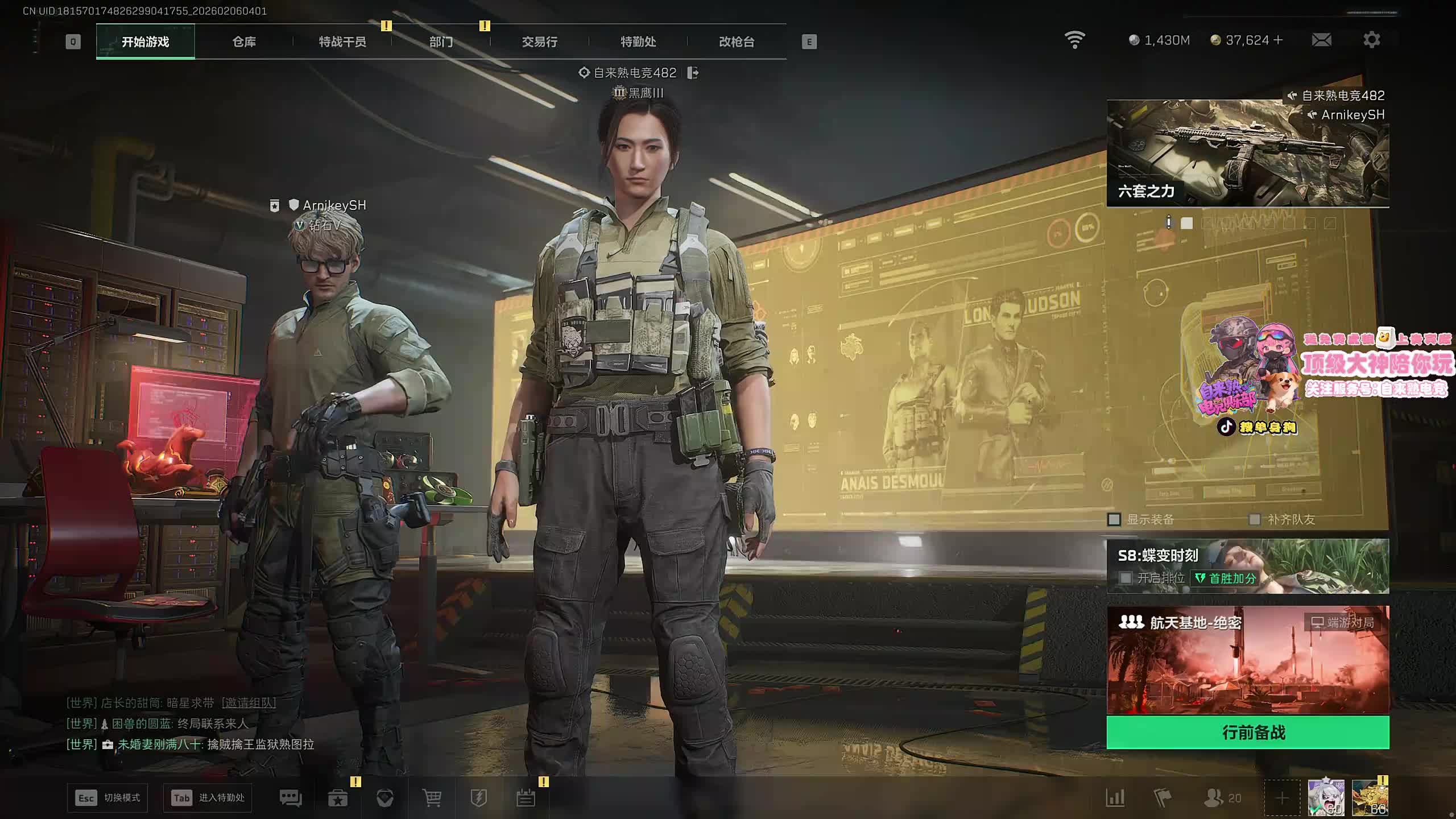Leave the squad via the exit icon
This screenshot has height=819, width=1456.
click(x=693, y=73)
